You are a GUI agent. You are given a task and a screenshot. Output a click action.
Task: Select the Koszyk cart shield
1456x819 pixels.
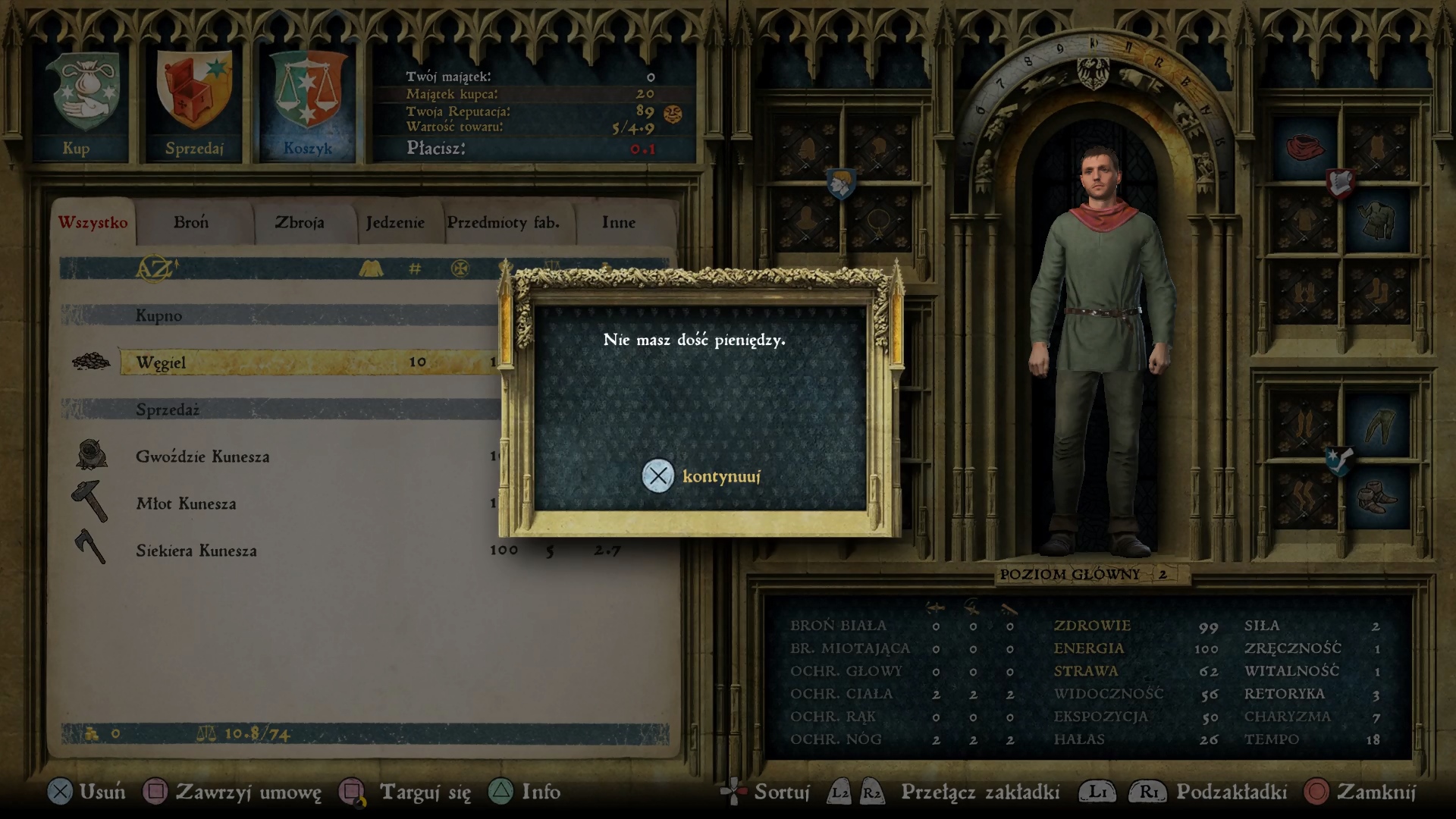[307, 104]
